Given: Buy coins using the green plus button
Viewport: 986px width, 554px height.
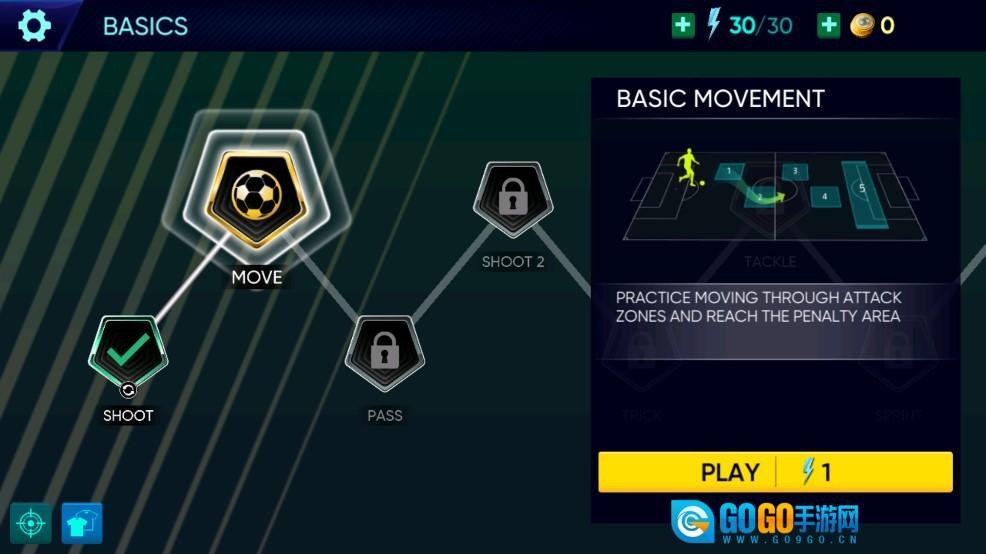Looking at the screenshot, I should click(x=829, y=25).
